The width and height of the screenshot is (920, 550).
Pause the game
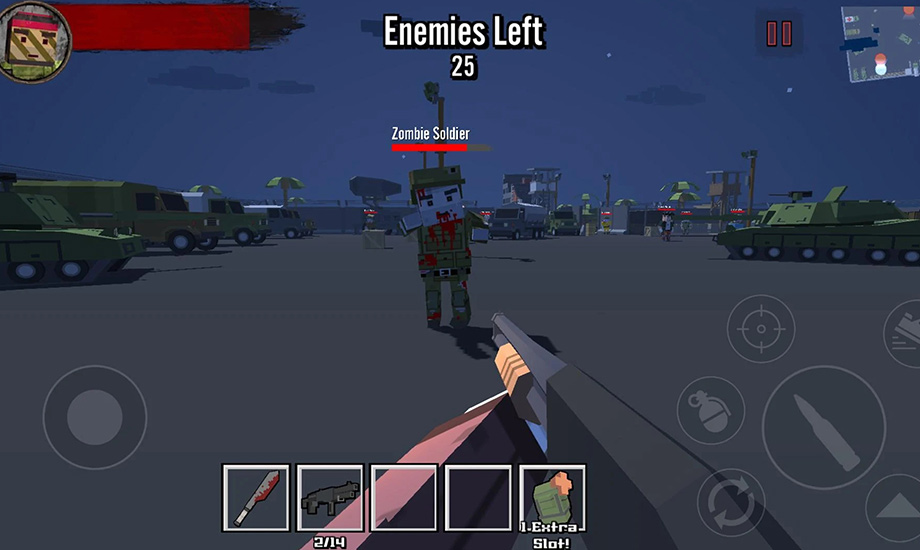point(778,34)
